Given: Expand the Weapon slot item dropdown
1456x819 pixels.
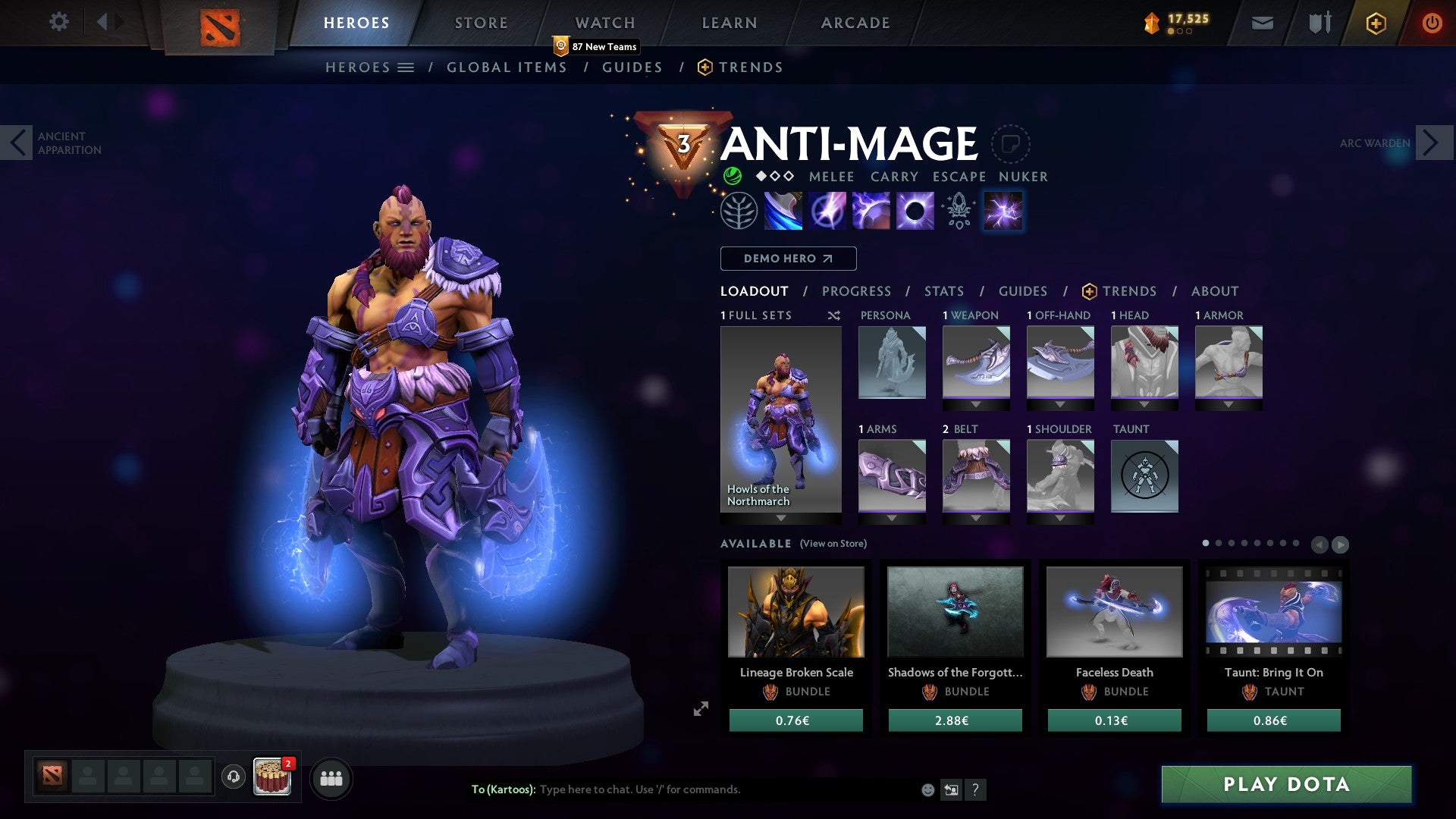Looking at the screenshot, I should coord(976,405).
